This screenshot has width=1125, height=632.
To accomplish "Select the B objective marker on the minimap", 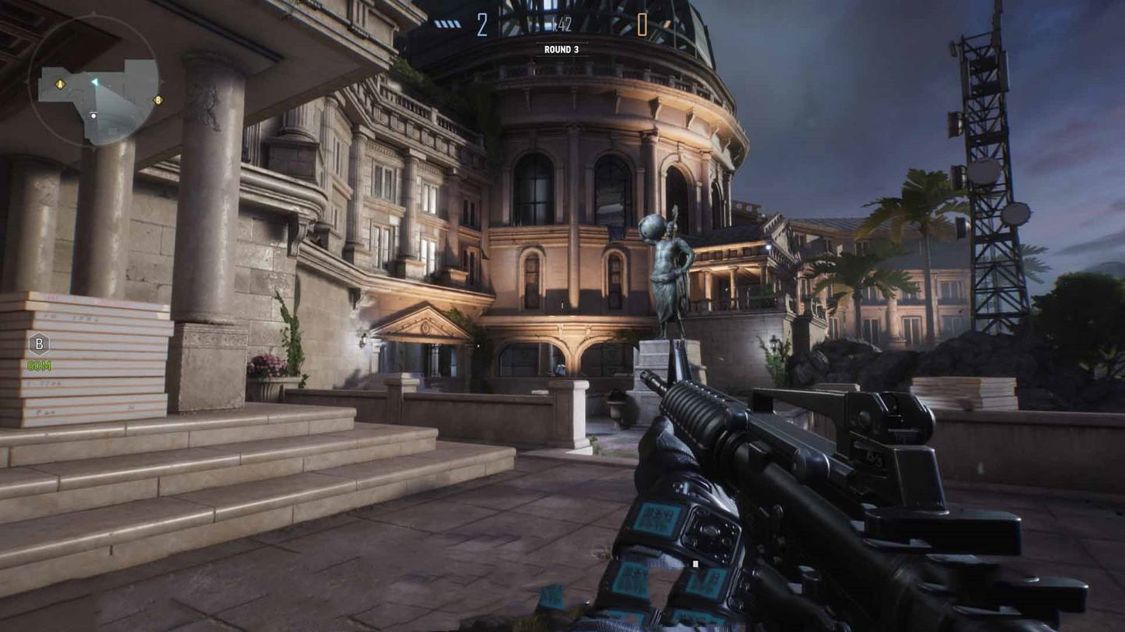I will (158, 100).
